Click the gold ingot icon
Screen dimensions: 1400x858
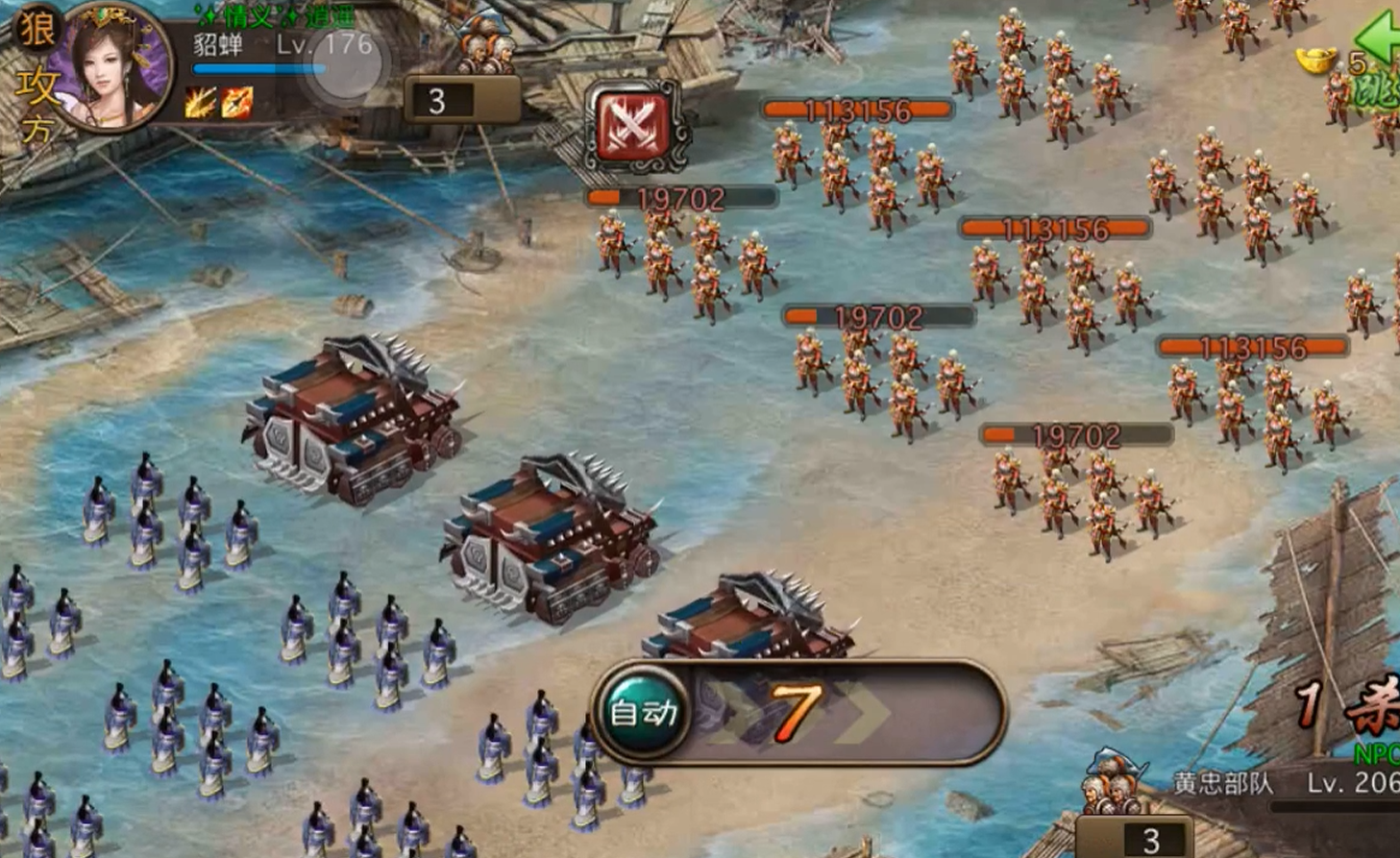click(1316, 61)
